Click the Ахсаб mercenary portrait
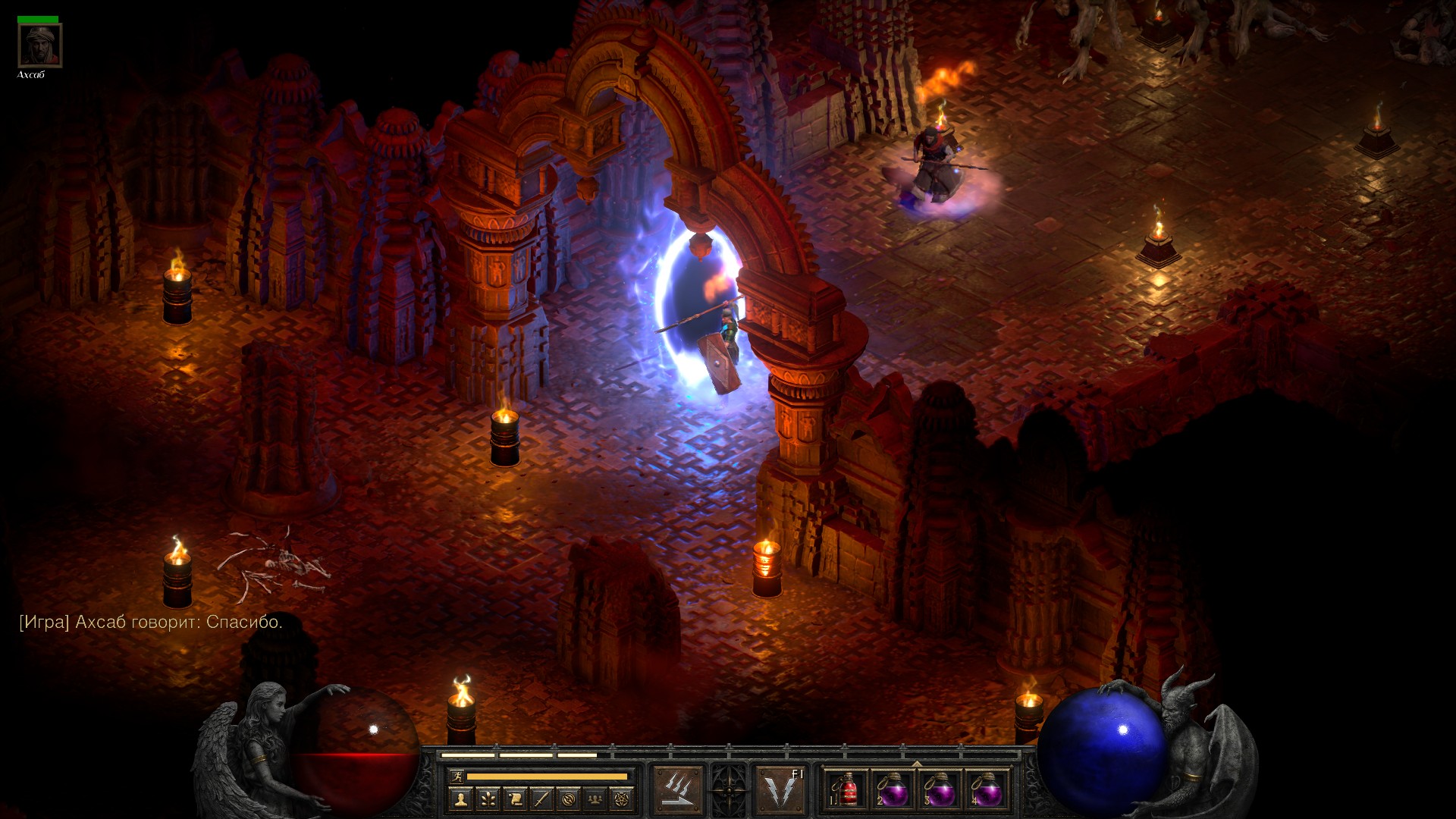Screen dimensions: 1456x819 click(39, 45)
